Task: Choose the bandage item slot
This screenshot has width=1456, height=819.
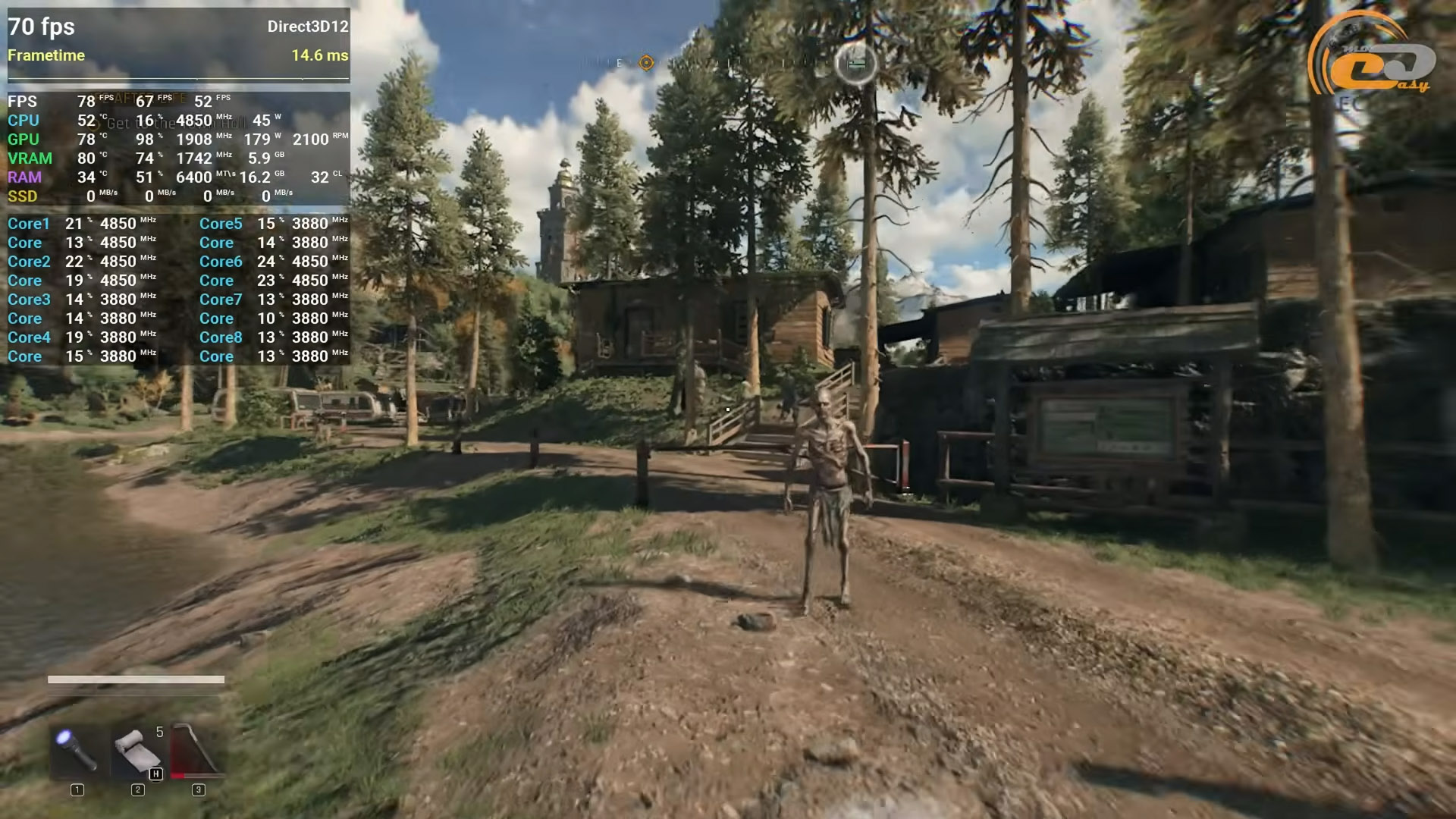Action: (137, 750)
